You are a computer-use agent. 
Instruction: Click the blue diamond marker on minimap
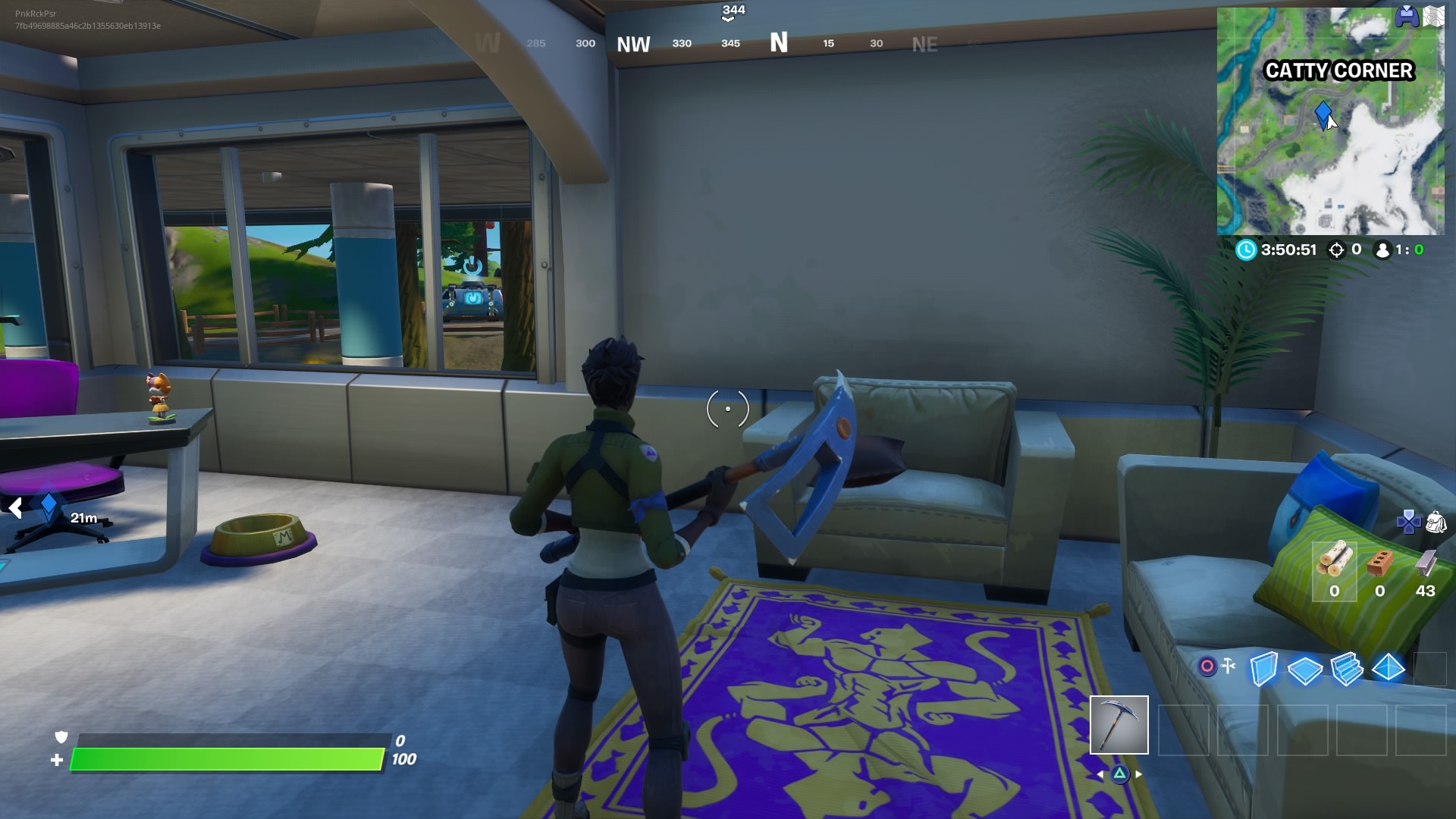click(1323, 114)
